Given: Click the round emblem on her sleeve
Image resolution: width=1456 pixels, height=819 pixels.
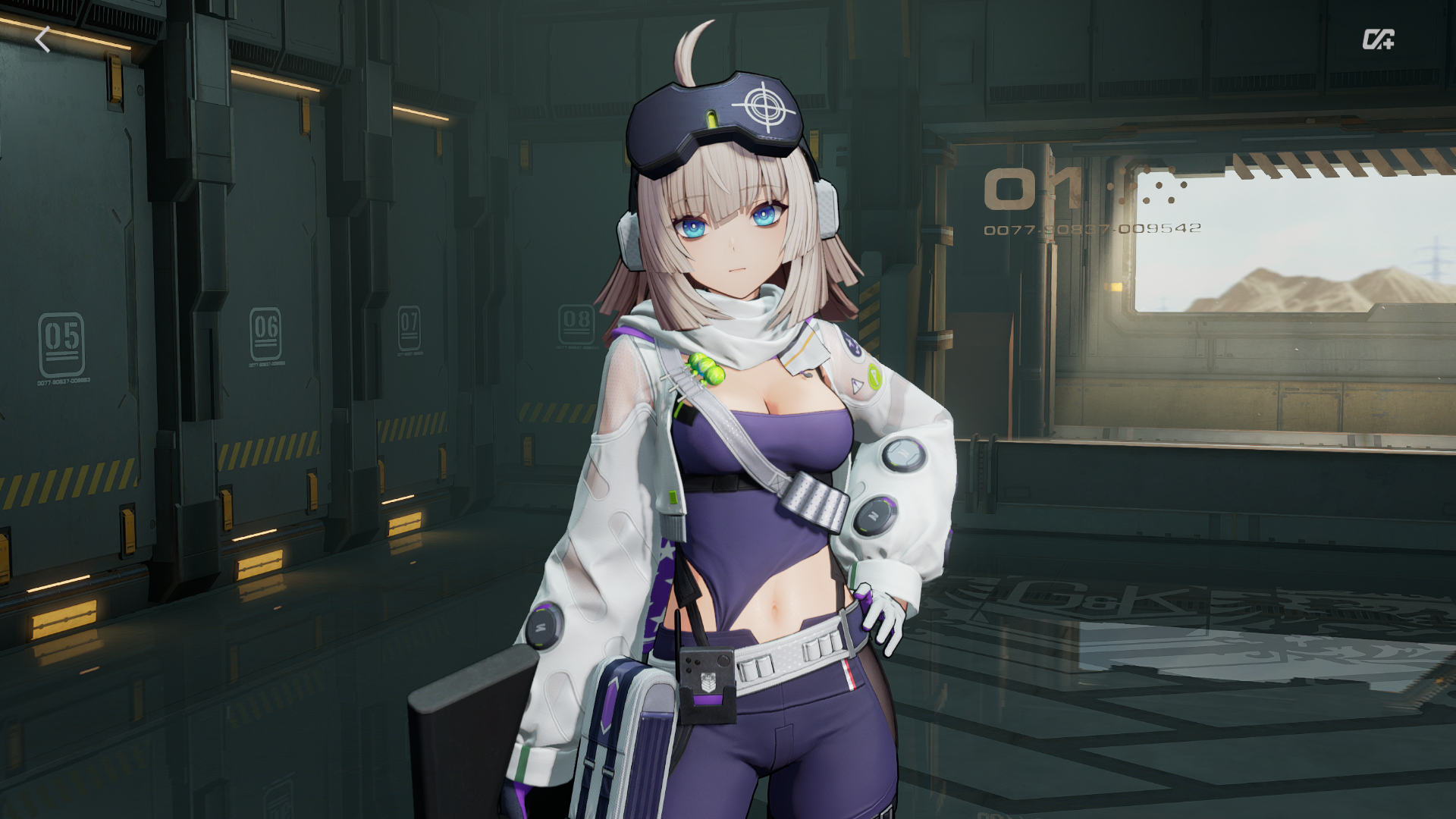Looking at the screenshot, I should (902, 455).
